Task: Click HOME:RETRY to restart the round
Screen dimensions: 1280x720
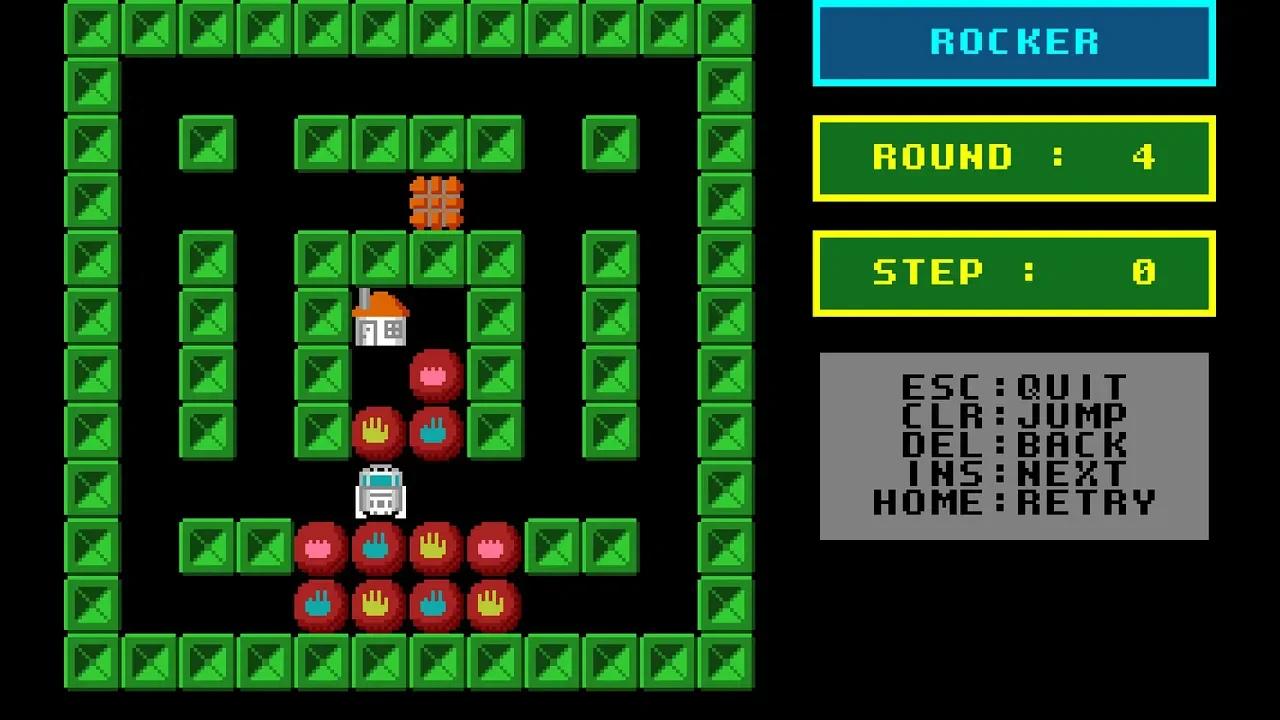Action: (1013, 503)
